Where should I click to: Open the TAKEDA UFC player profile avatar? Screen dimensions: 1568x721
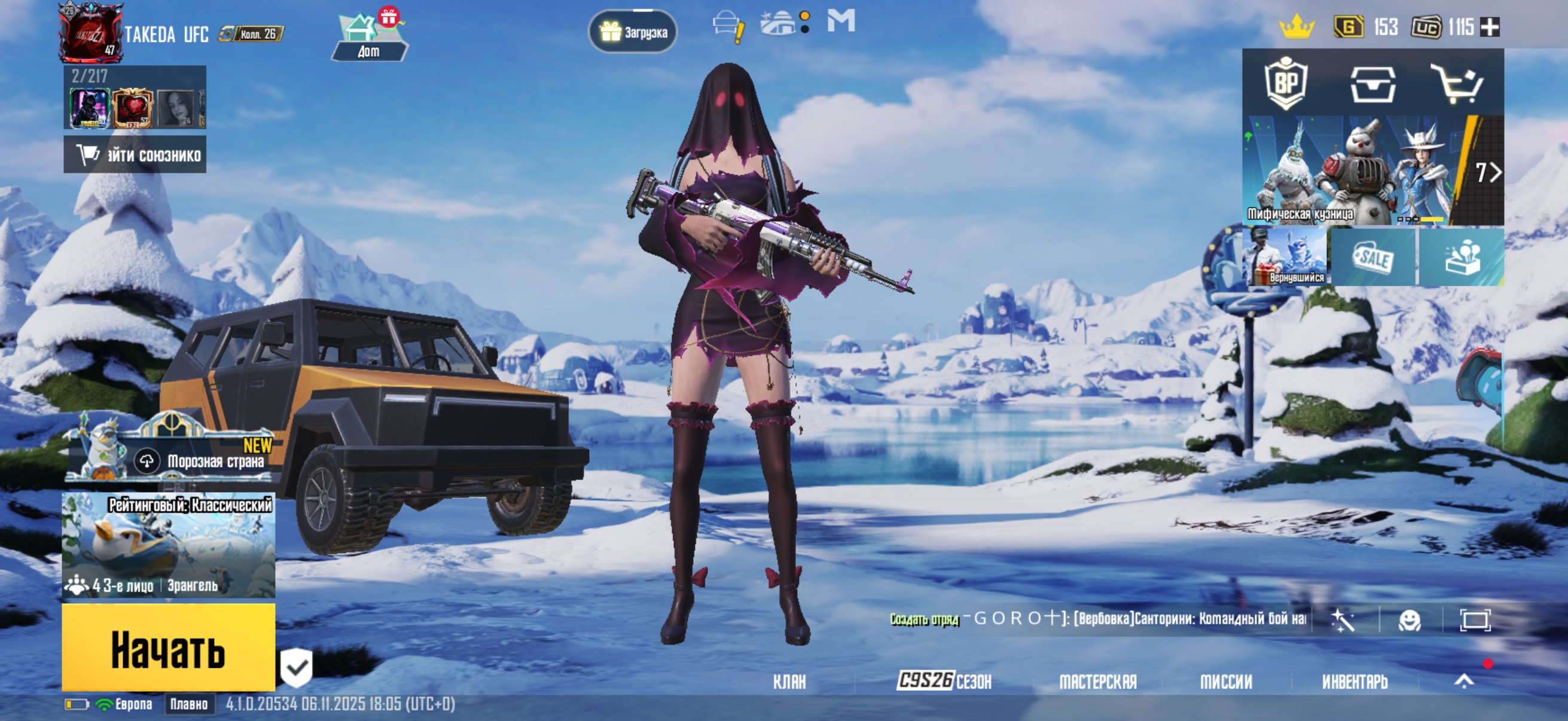pyautogui.click(x=90, y=33)
